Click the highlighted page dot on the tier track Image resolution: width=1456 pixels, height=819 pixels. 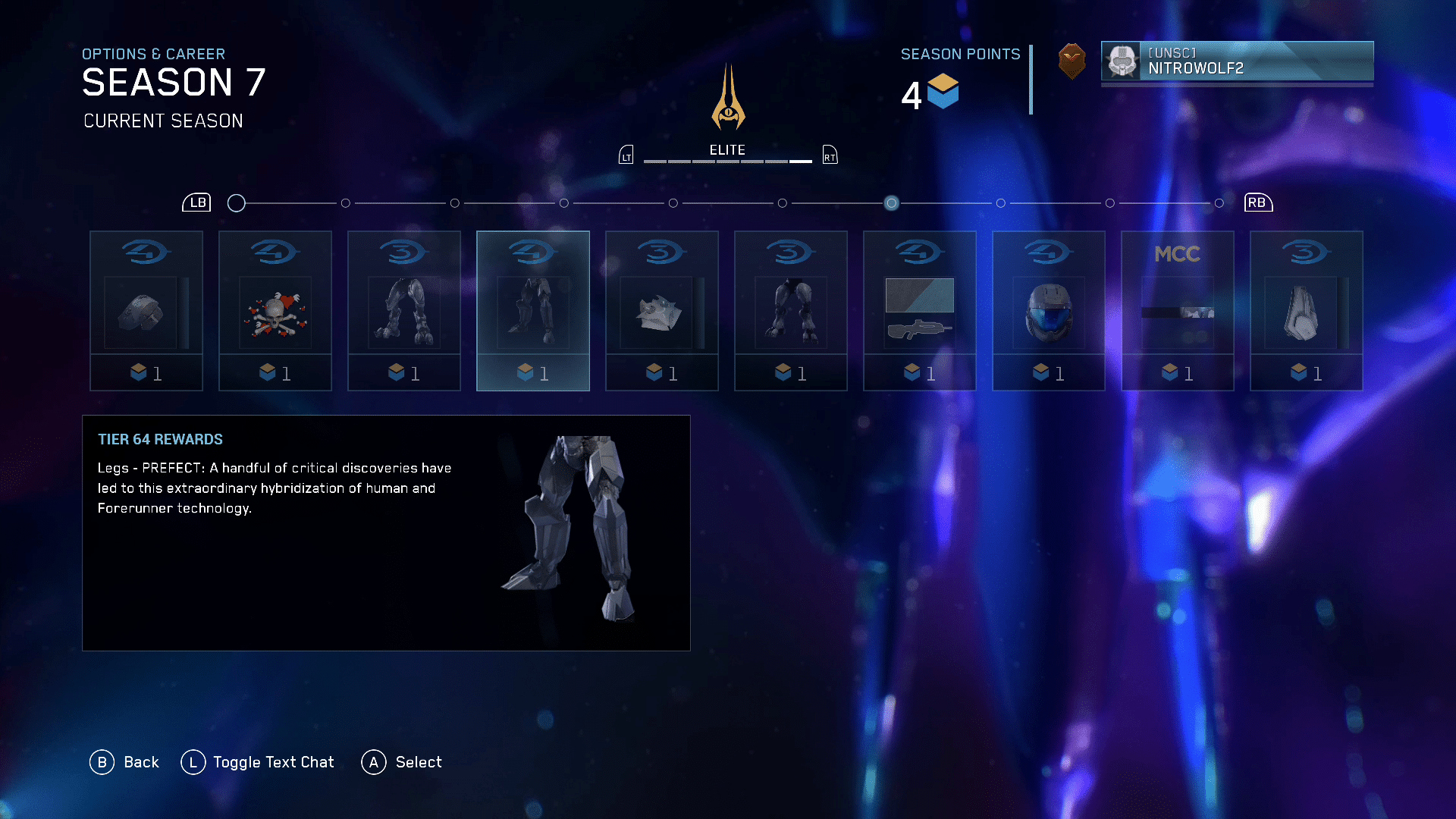point(892,203)
